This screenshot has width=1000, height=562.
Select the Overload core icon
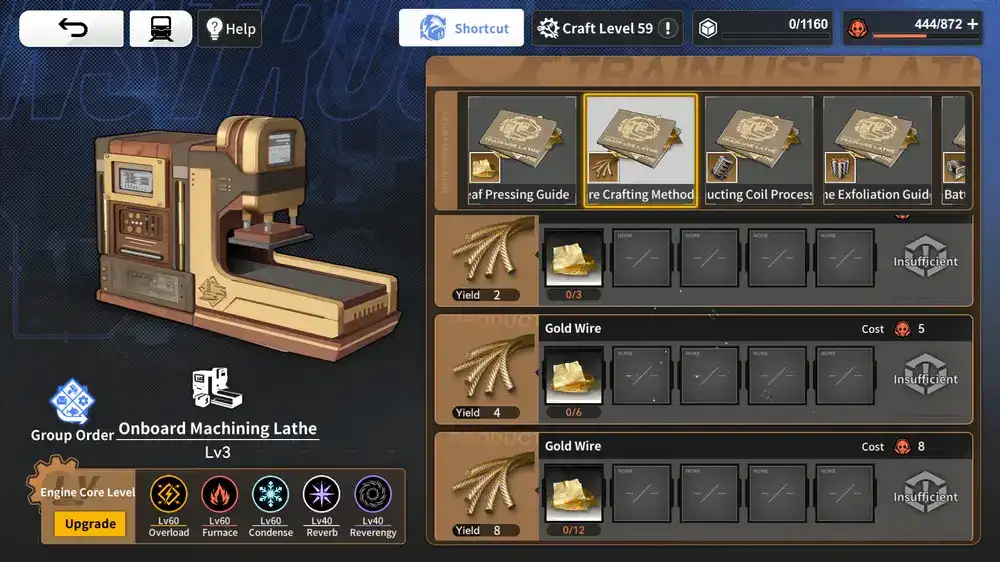(169, 496)
